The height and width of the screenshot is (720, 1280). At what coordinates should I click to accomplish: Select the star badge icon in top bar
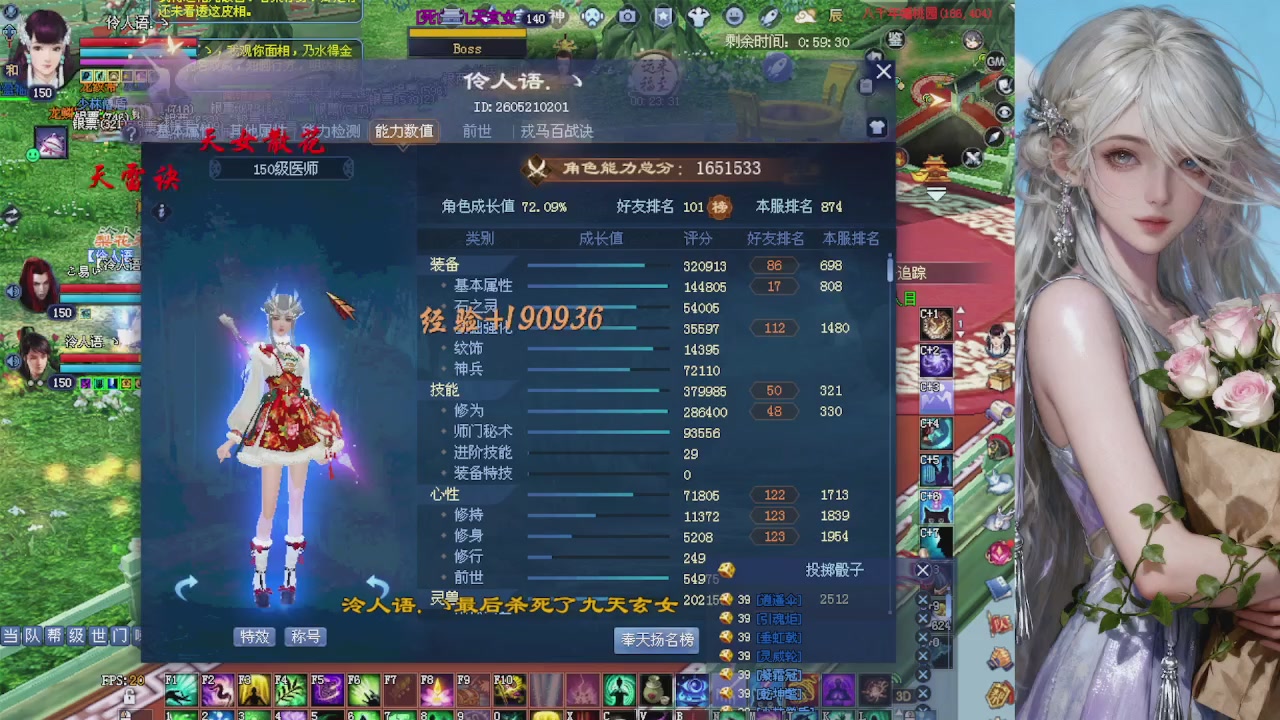click(x=663, y=16)
